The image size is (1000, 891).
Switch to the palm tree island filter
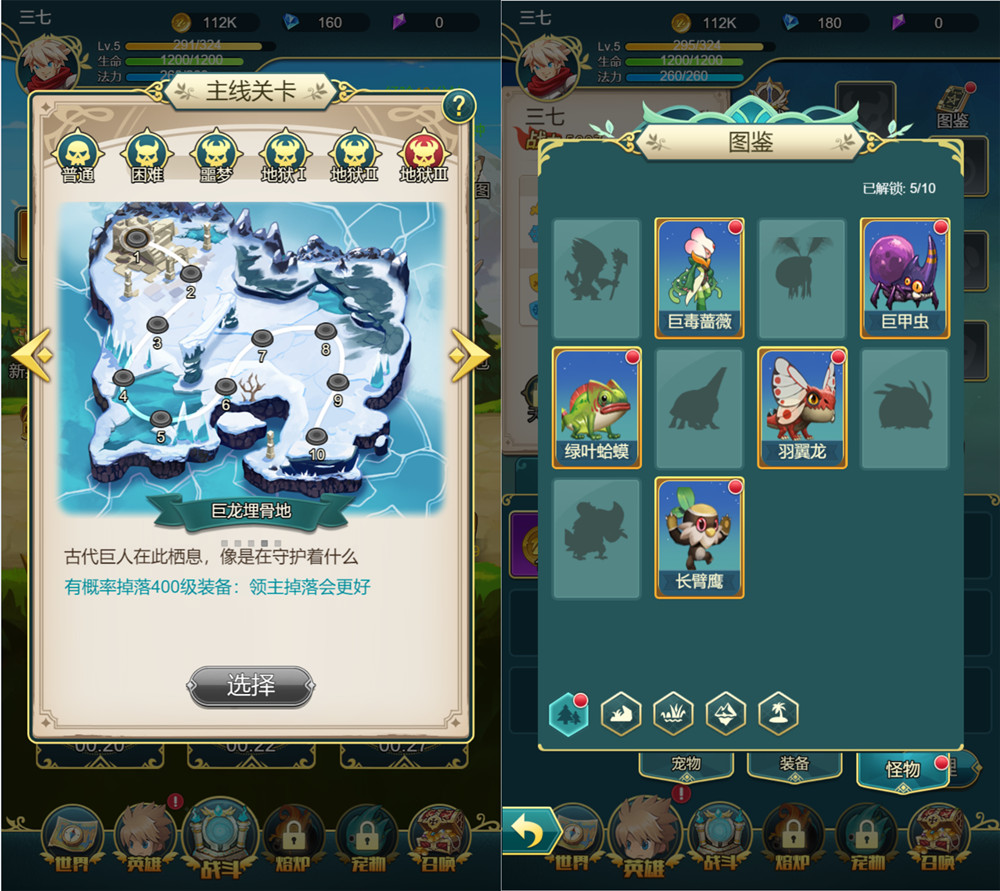tap(777, 713)
